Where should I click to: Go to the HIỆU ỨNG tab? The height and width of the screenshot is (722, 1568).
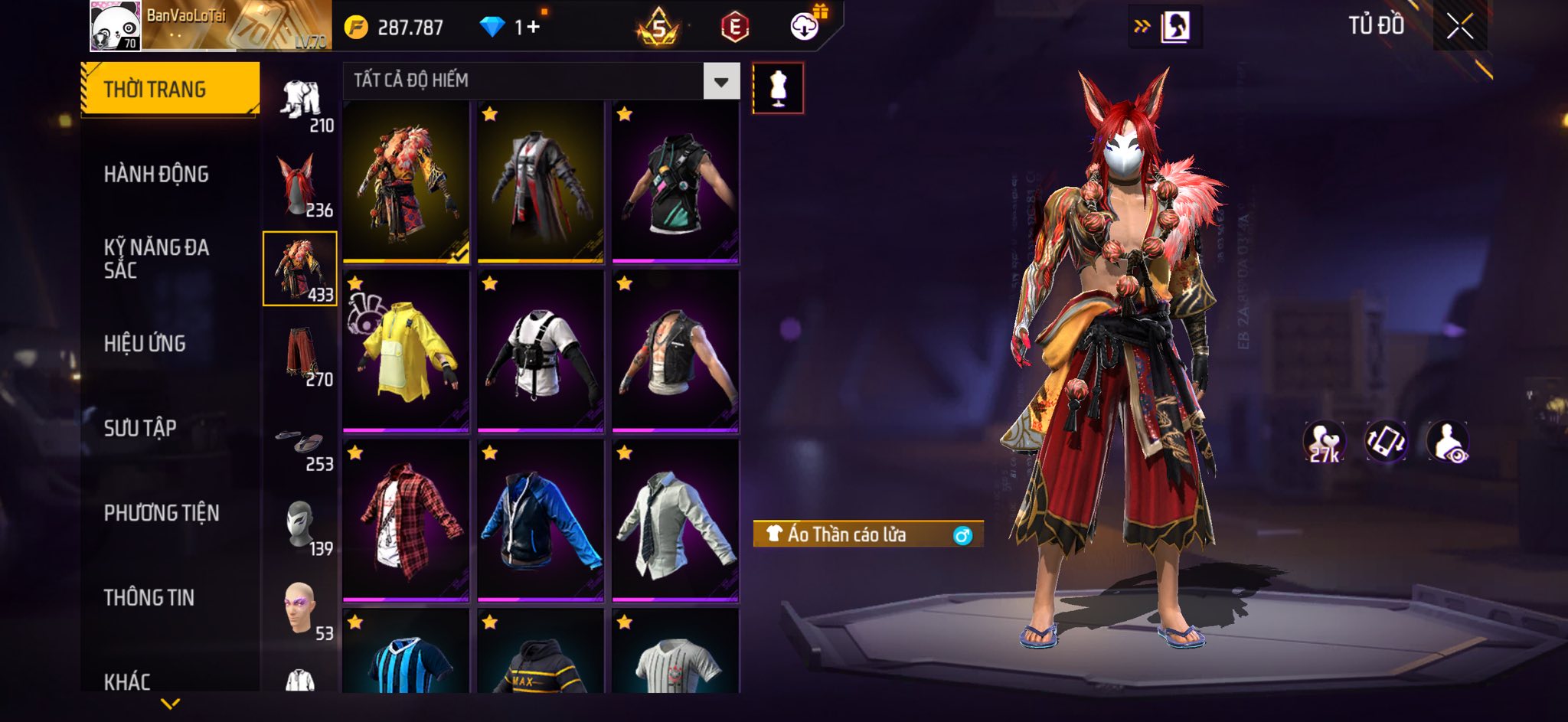tap(145, 344)
